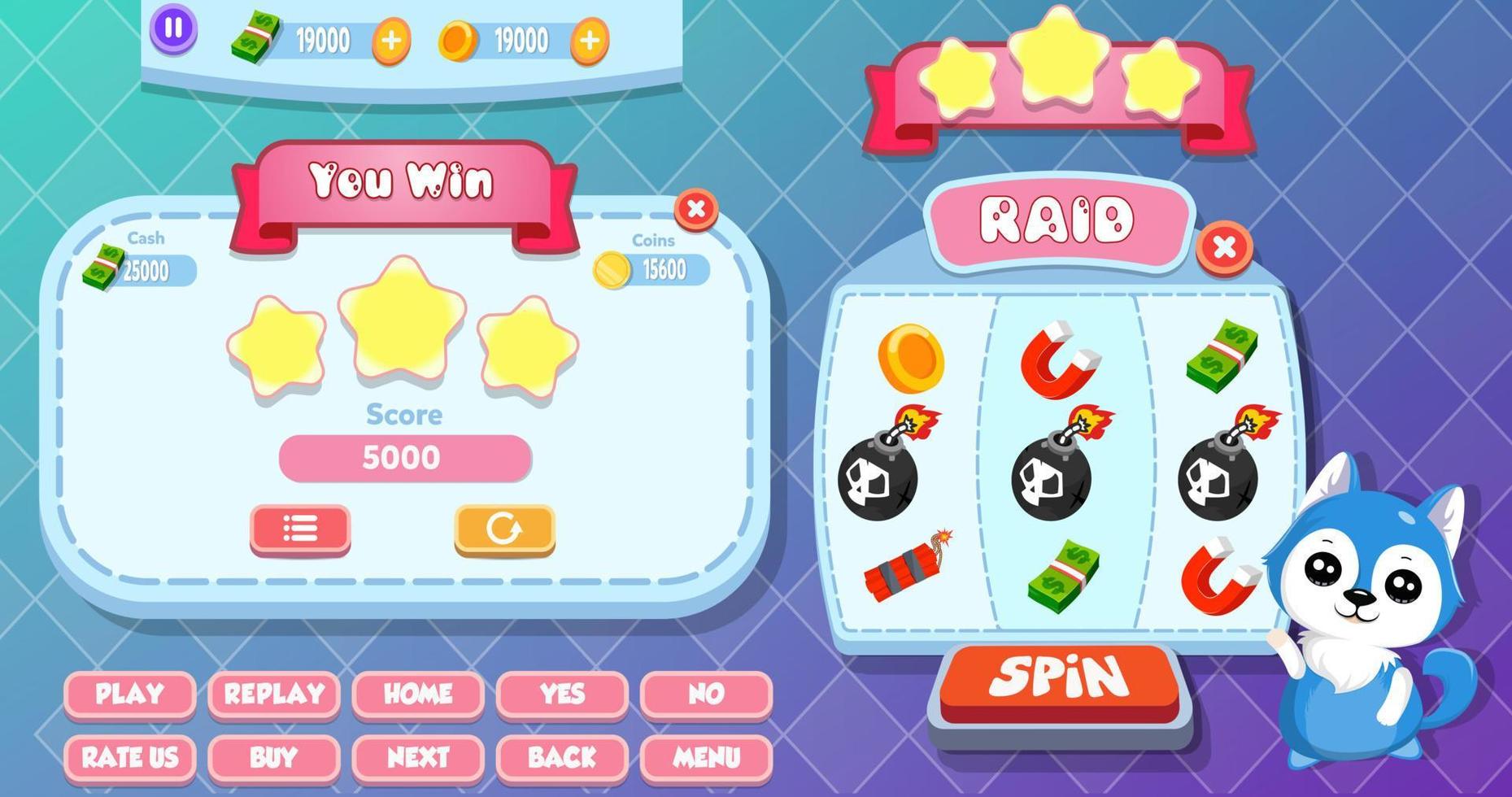Viewport: 1512px width, 797px height.
Task: Hit the RATE US button
Action: [129, 758]
